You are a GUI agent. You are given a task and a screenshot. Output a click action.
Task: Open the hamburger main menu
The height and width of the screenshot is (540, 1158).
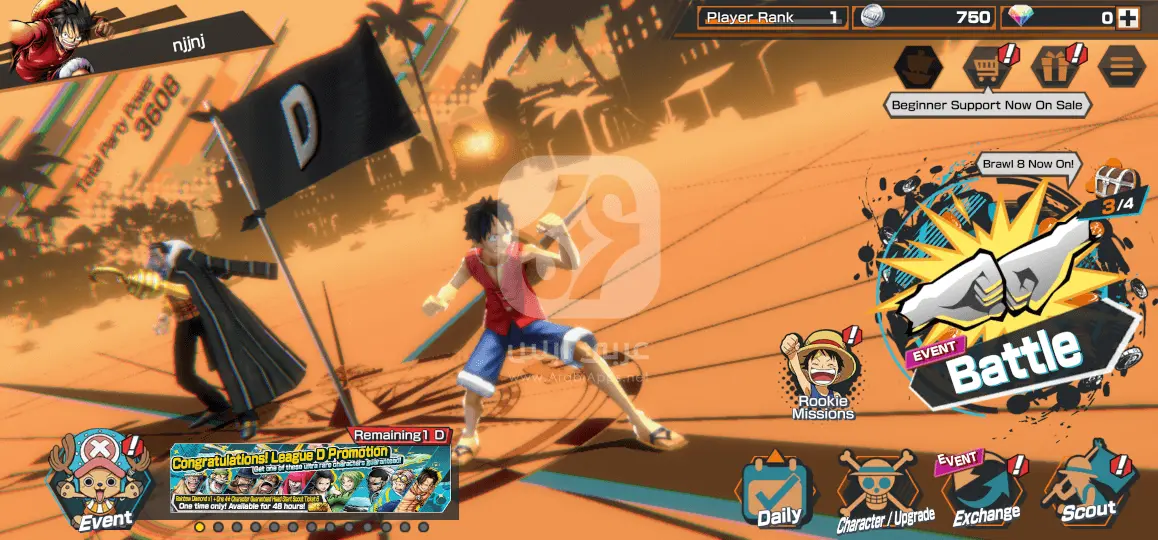pos(1122,67)
